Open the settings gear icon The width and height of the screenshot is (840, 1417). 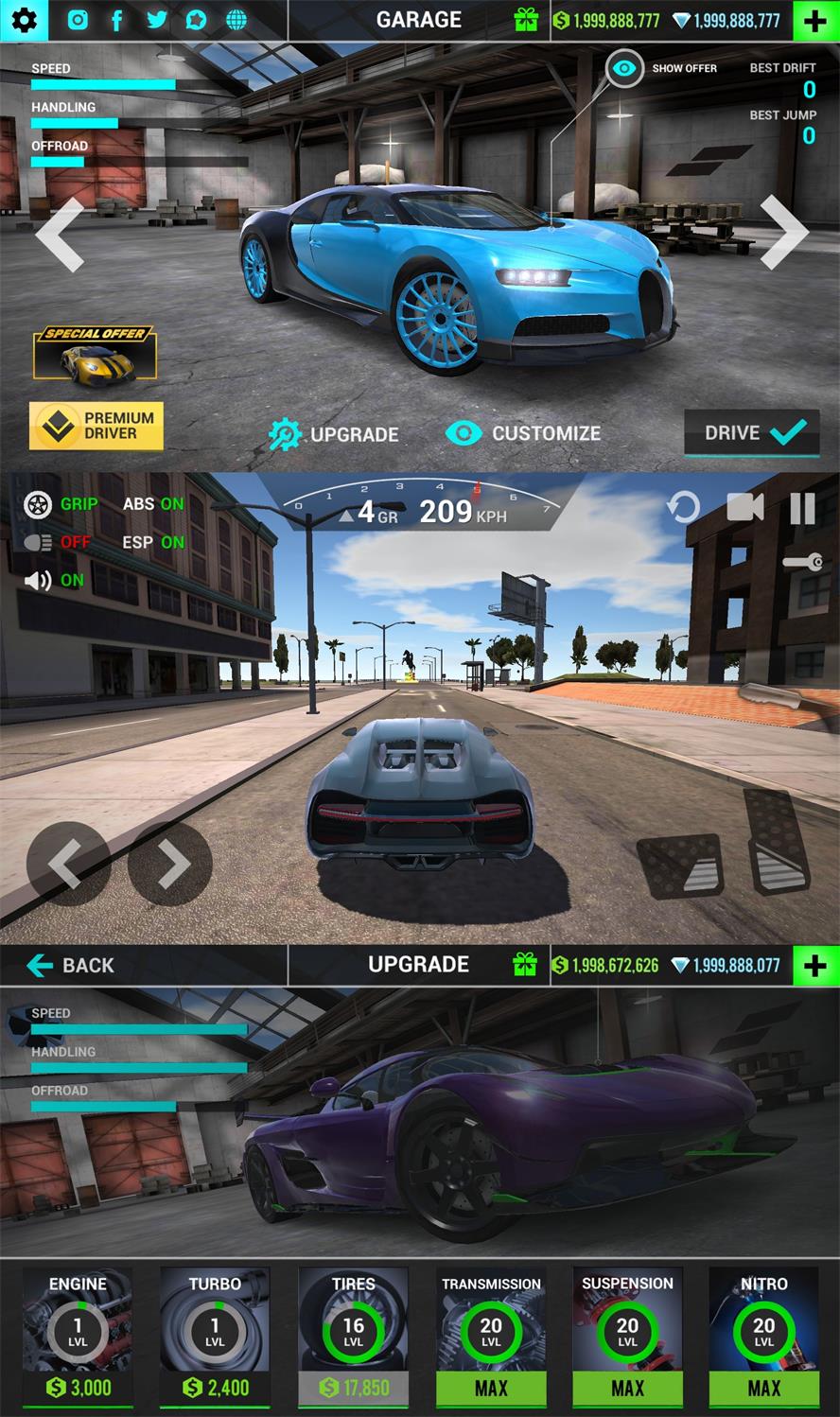point(25,20)
